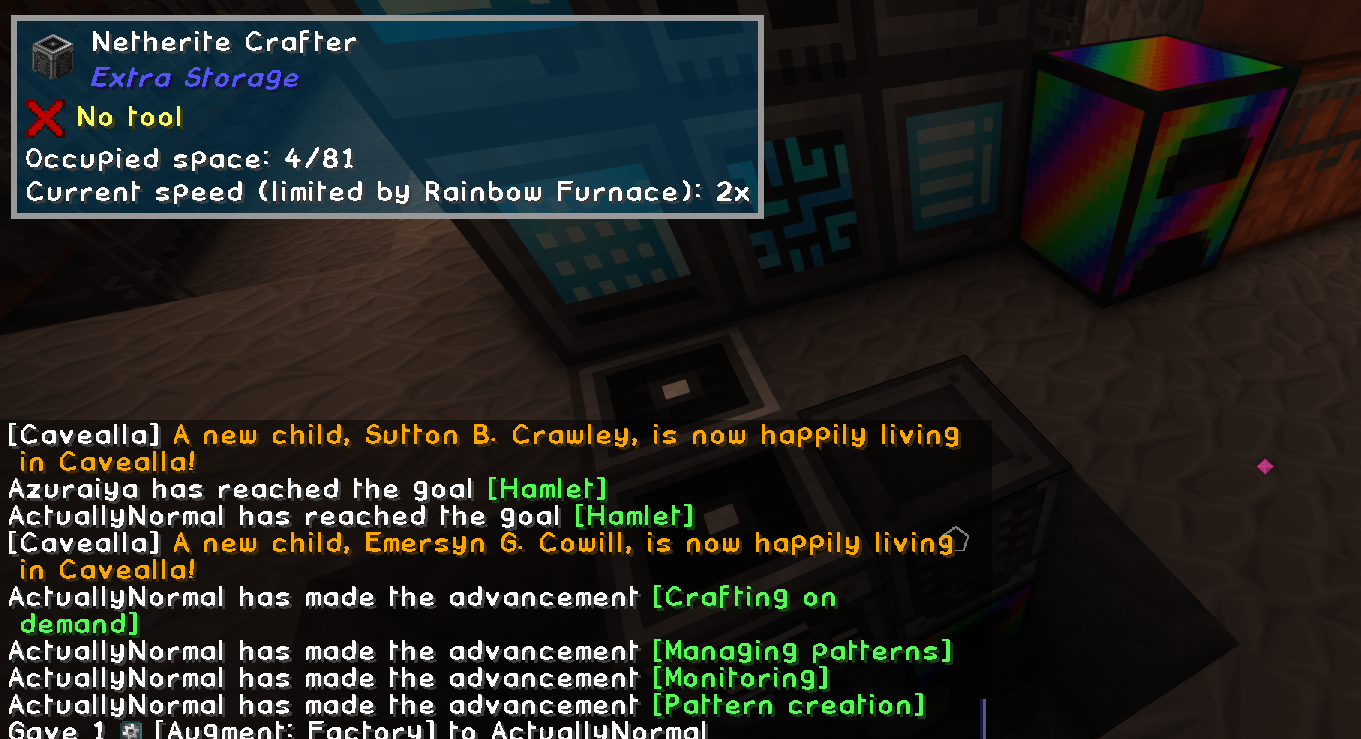
Task: Open the [Pattern creation] advancement
Action: (x=790, y=705)
